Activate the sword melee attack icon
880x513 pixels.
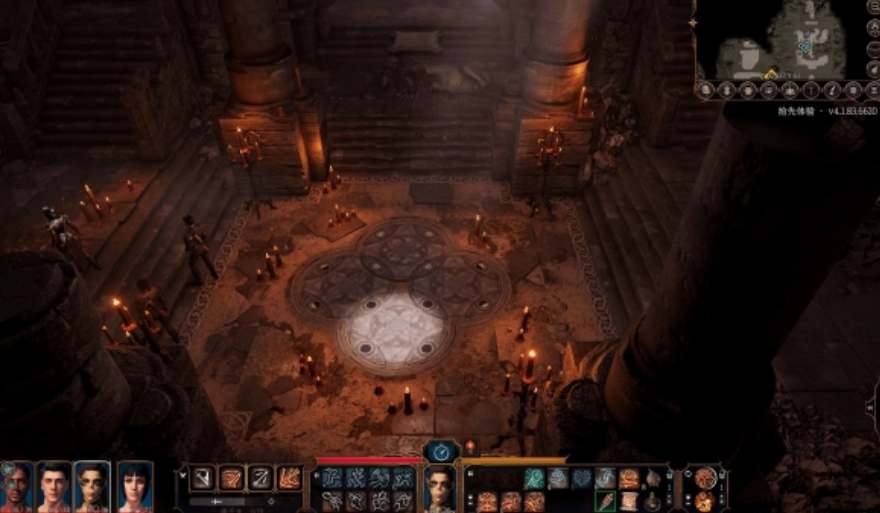[203, 479]
